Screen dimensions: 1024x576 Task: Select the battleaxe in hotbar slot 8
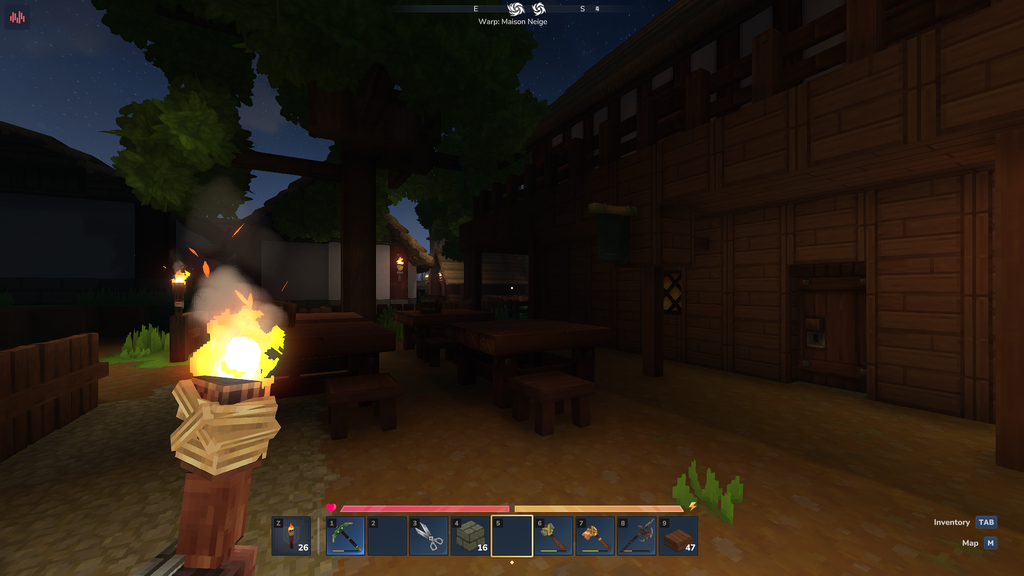tap(637, 536)
